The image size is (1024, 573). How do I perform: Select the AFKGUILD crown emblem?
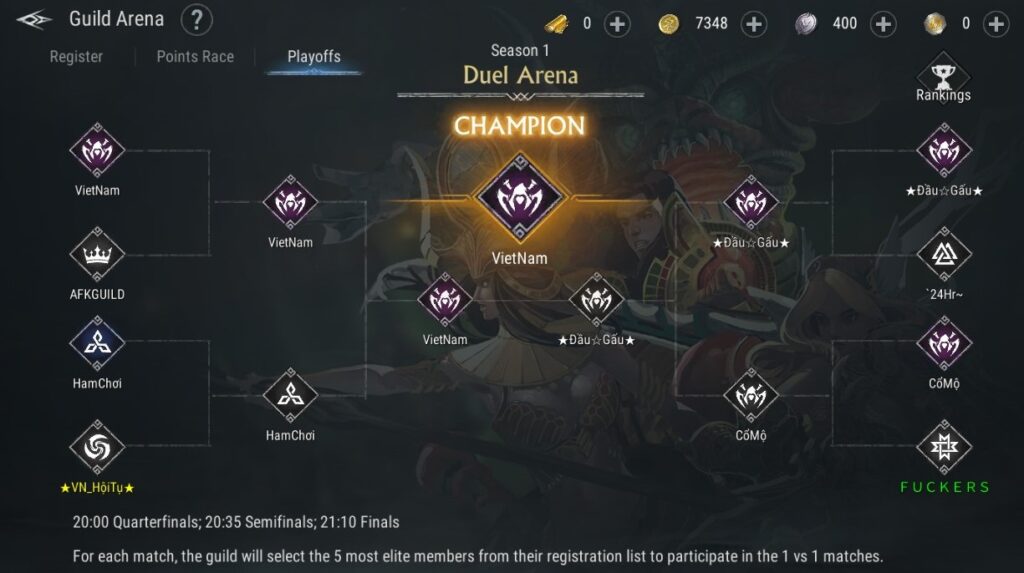pyautogui.click(x=97, y=255)
